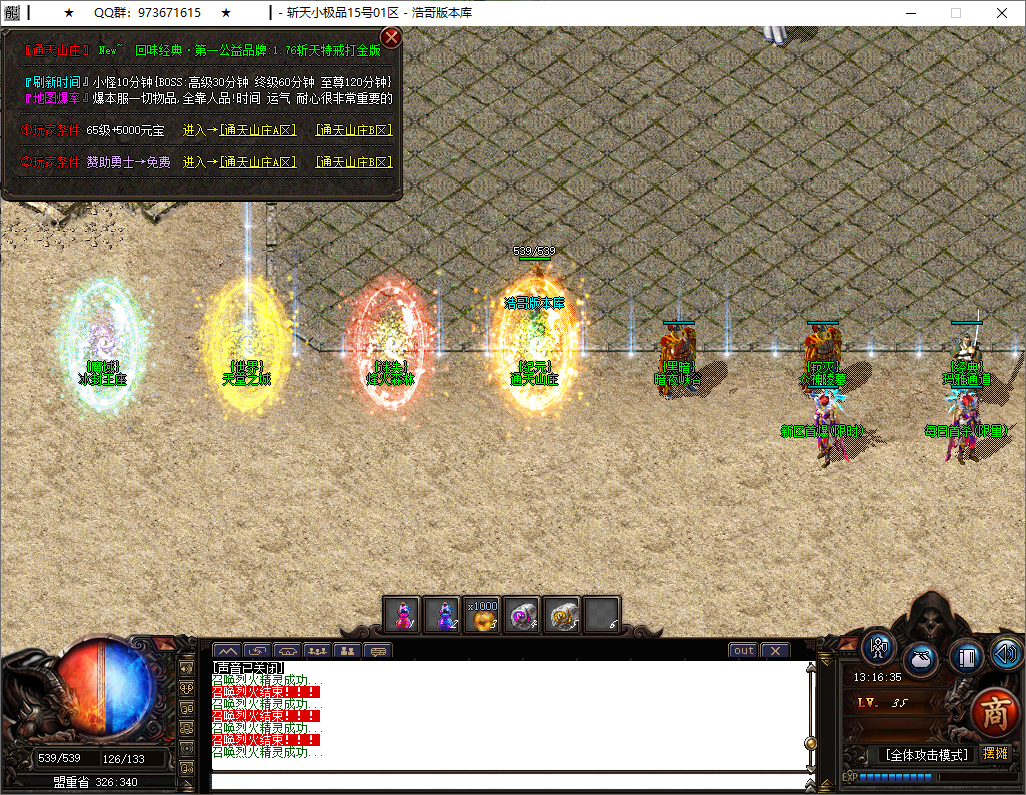Enter 通天山庄B区 on the 赞助勇士 free row
This screenshot has width=1026, height=795.
point(353,162)
